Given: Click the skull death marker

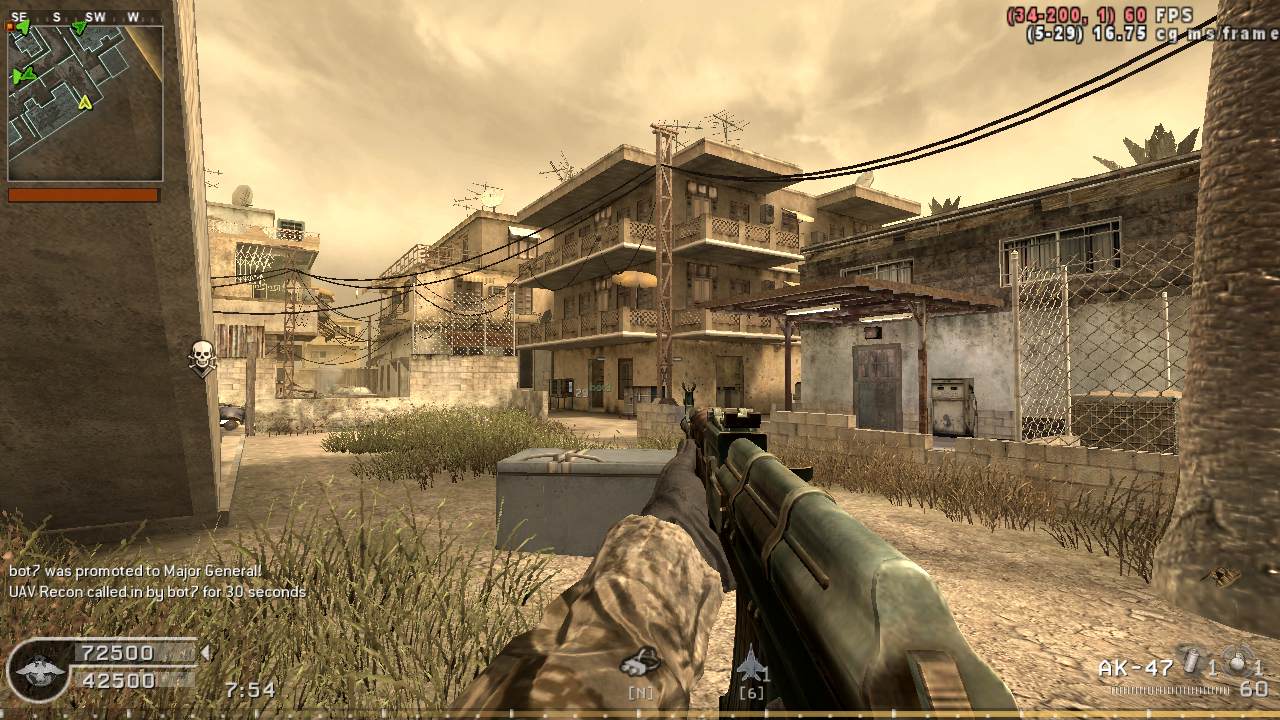Looking at the screenshot, I should coord(202,357).
